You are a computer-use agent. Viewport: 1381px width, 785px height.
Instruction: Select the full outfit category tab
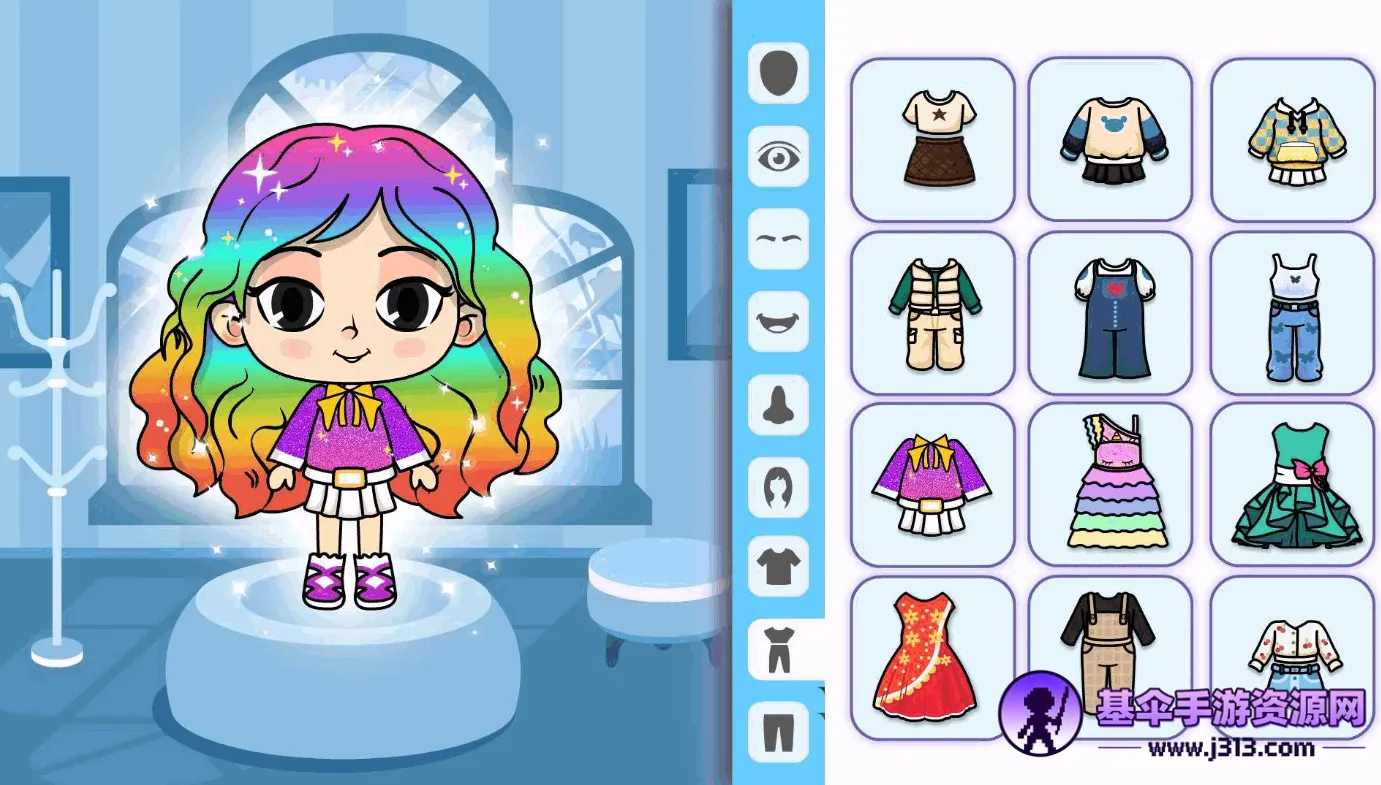click(778, 647)
